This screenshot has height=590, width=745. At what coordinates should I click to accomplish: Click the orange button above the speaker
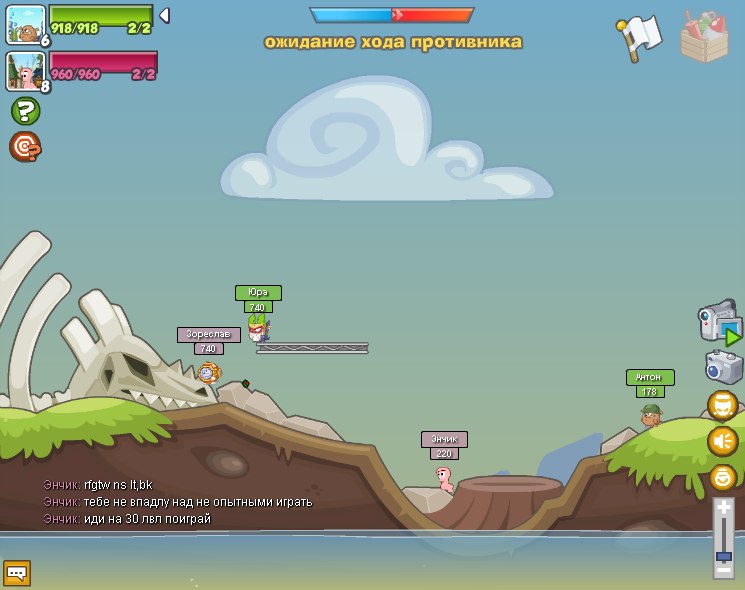(x=722, y=405)
